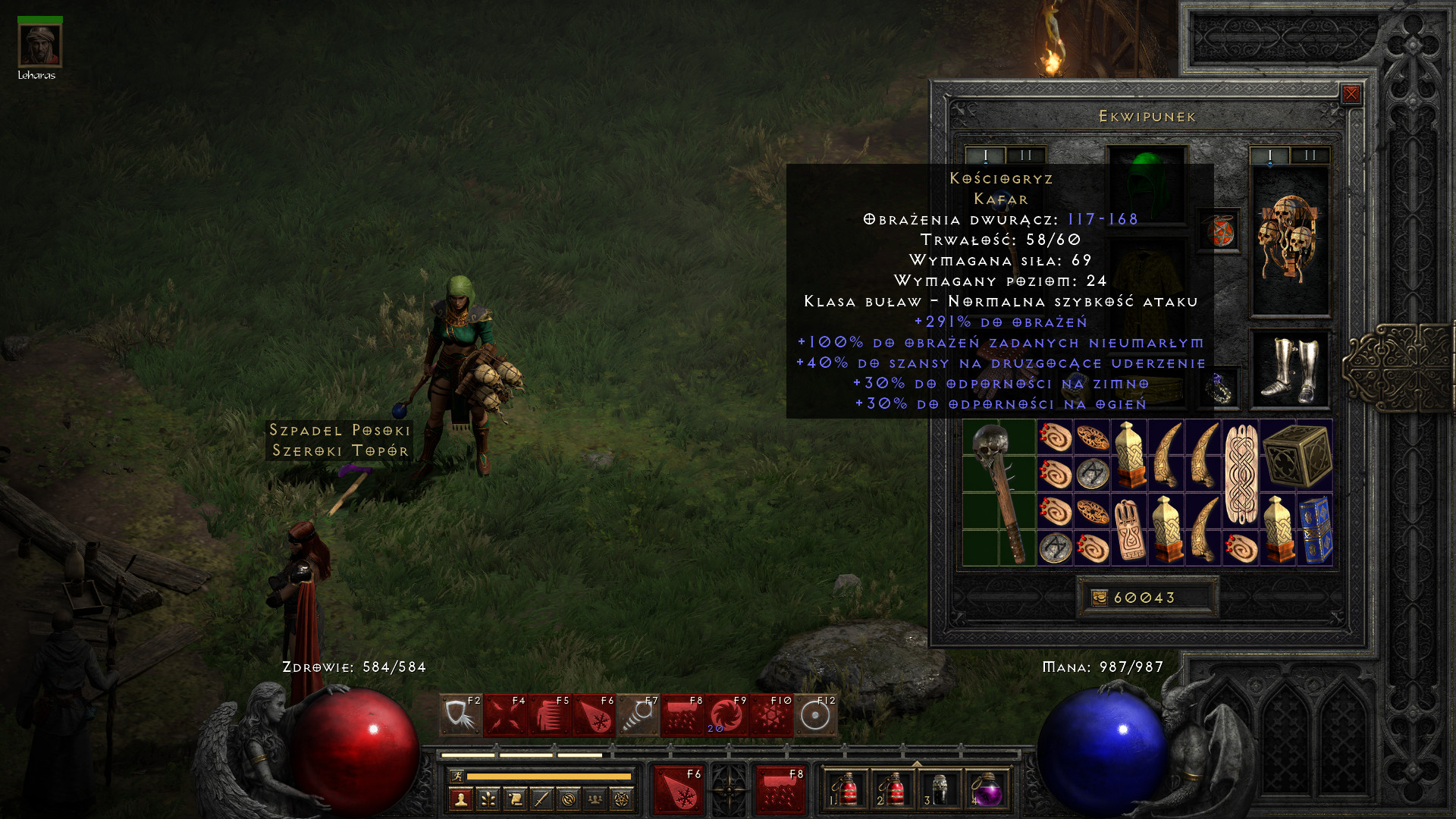
Task: Click the Leharas mercenary portrait
Action: pos(39,45)
